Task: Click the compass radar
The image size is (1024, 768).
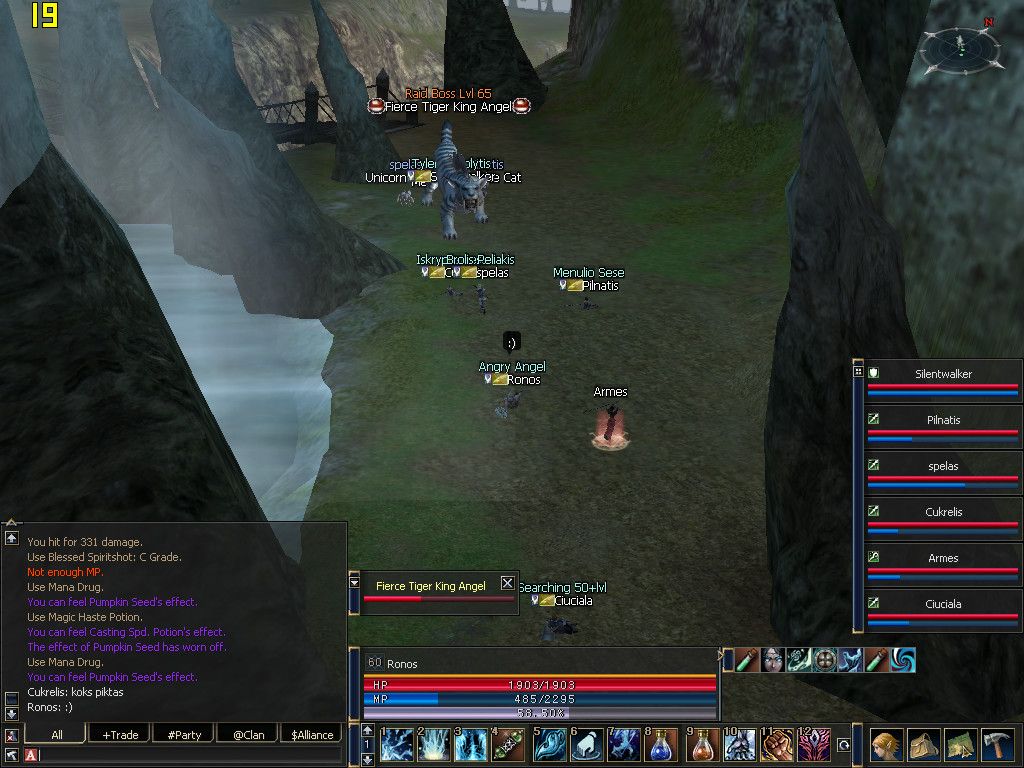Action: coord(960,46)
